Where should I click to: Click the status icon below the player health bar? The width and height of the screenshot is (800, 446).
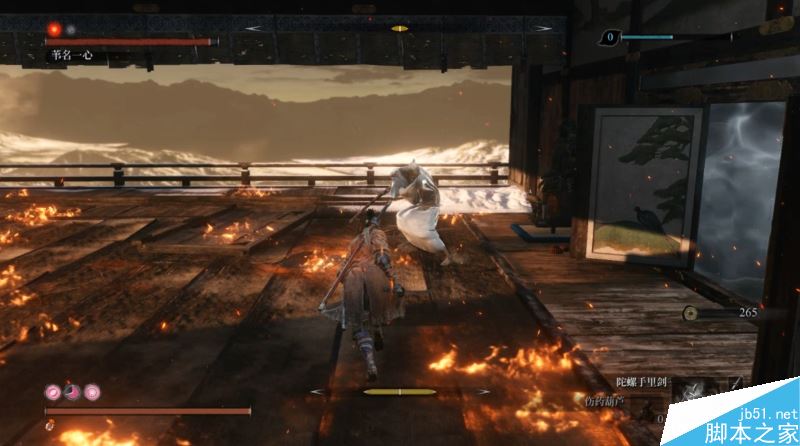(x=49, y=426)
